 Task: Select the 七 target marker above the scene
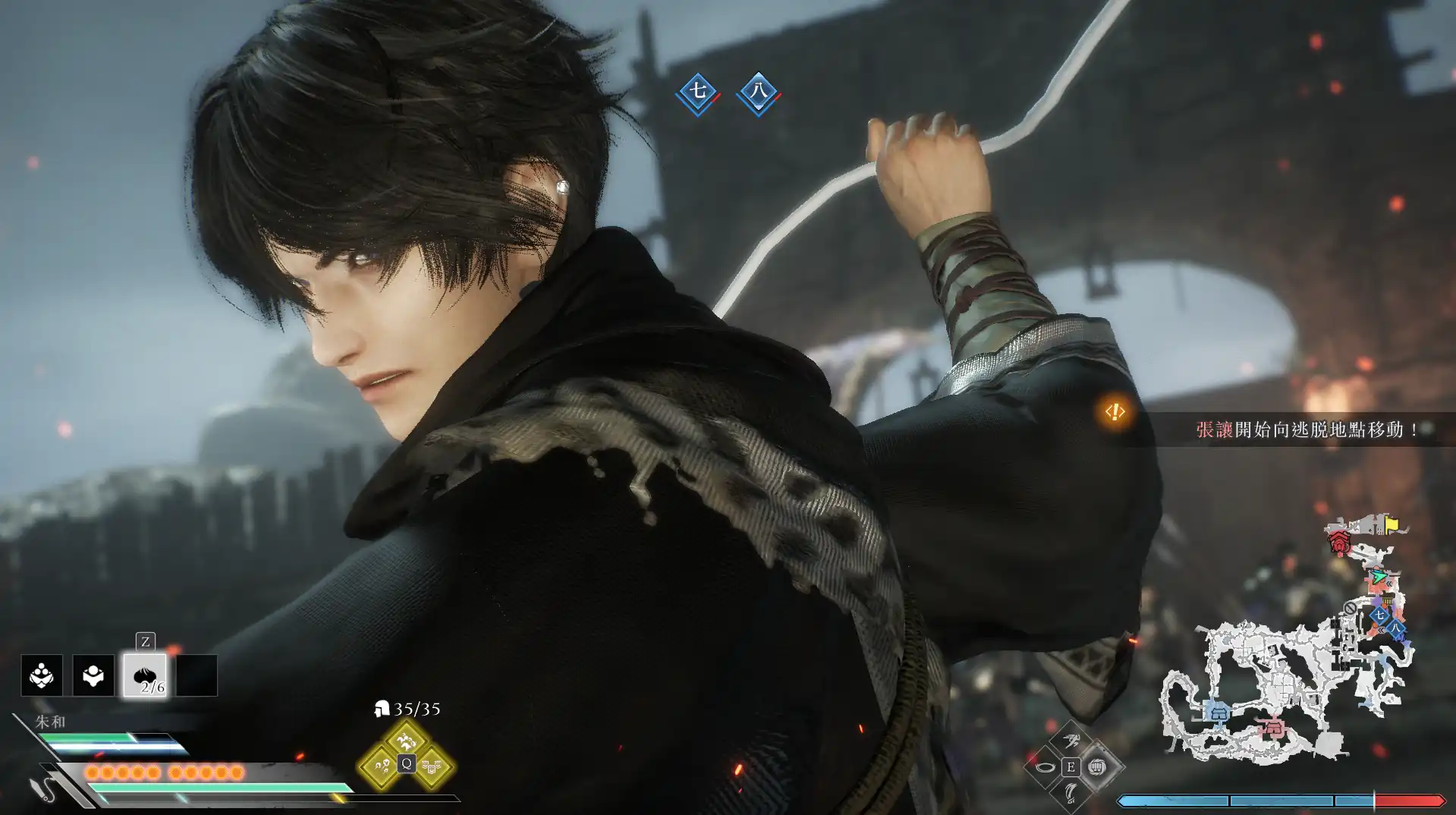pyautogui.click(x=697, y=93)
